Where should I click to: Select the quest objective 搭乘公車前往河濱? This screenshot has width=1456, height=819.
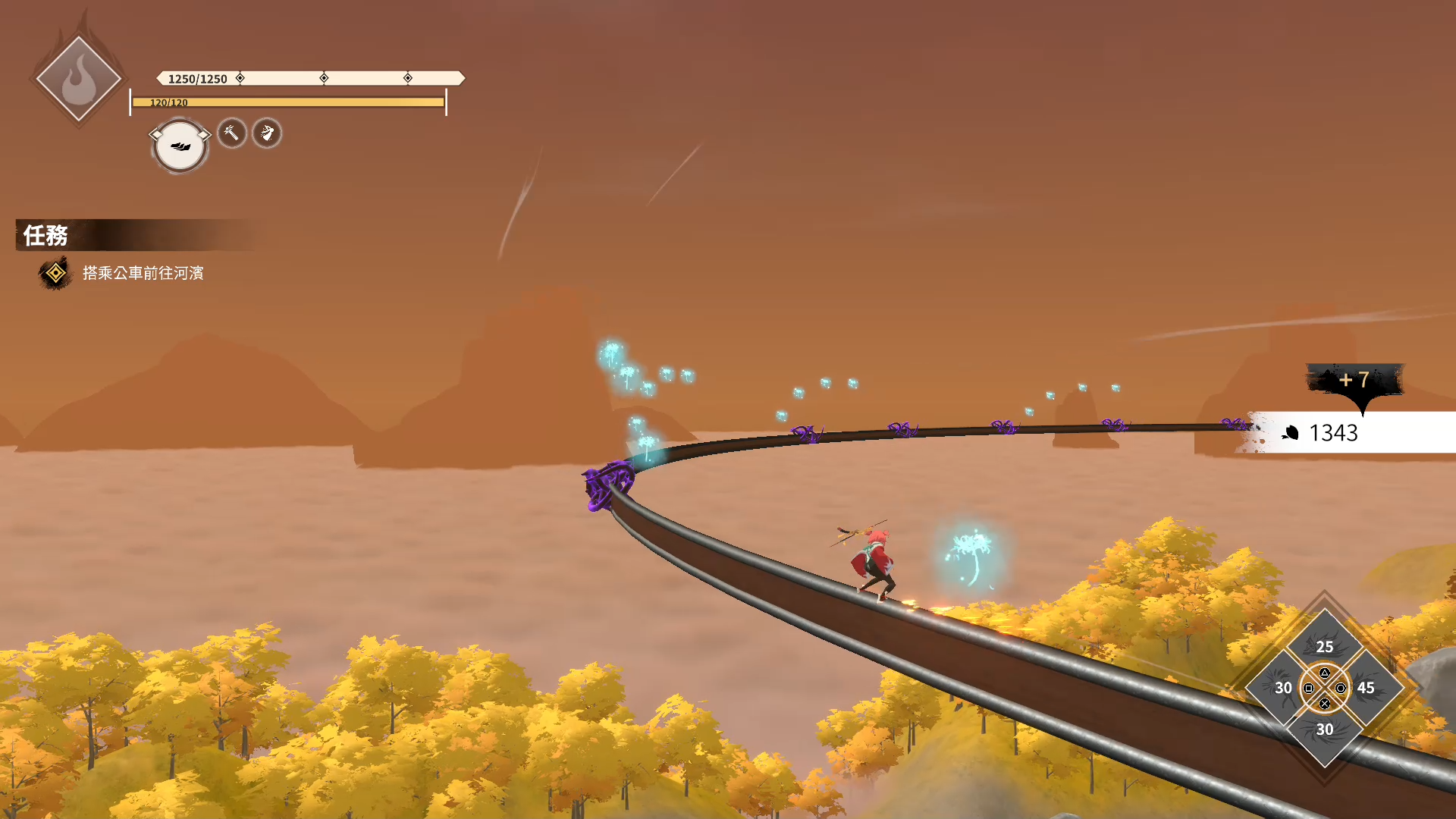tap(143, 273)
